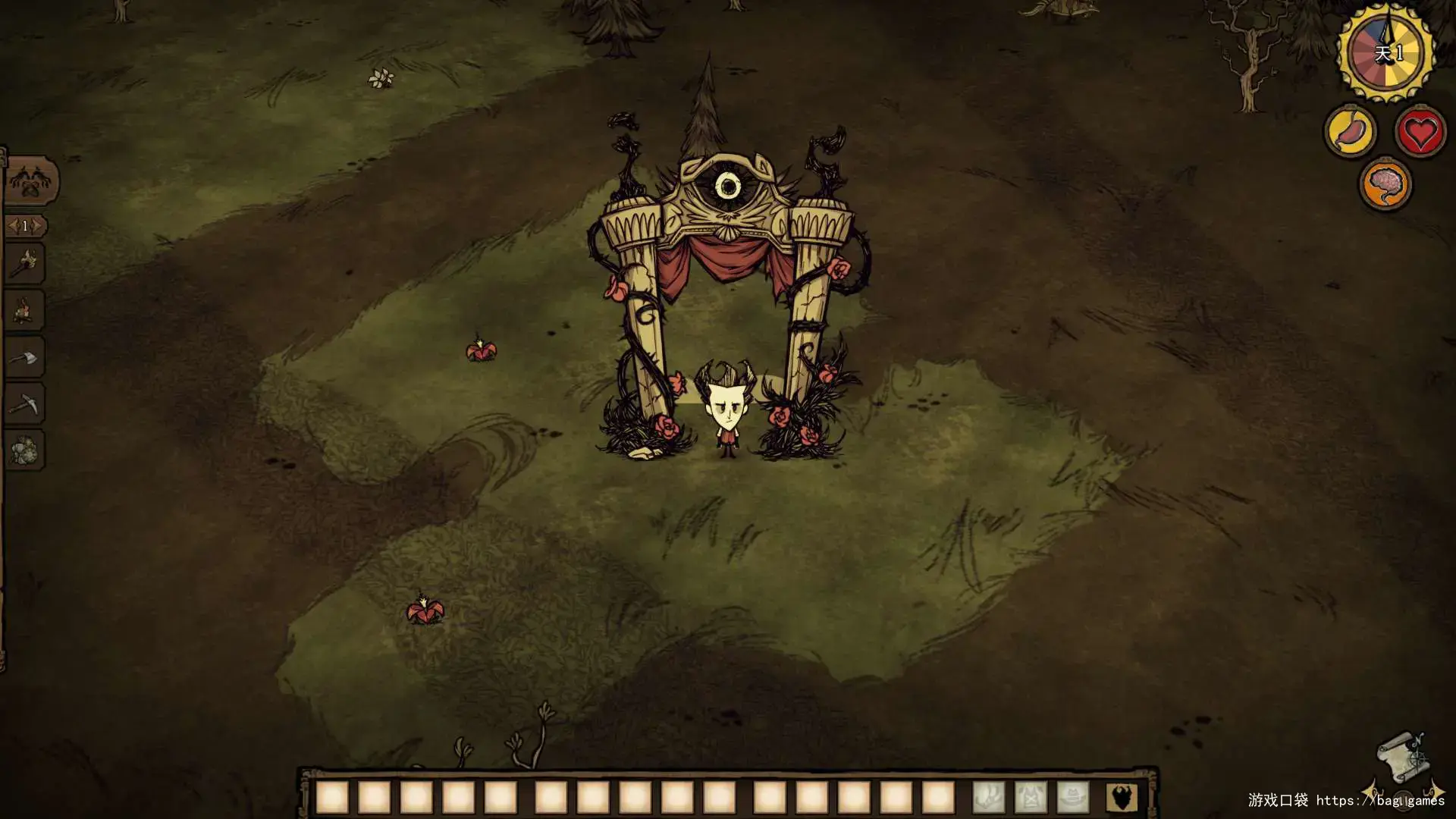Viewport: 1456px width, 819px height.
Task: Inspect self via character silhouette button
Action: pos(1122,797)
